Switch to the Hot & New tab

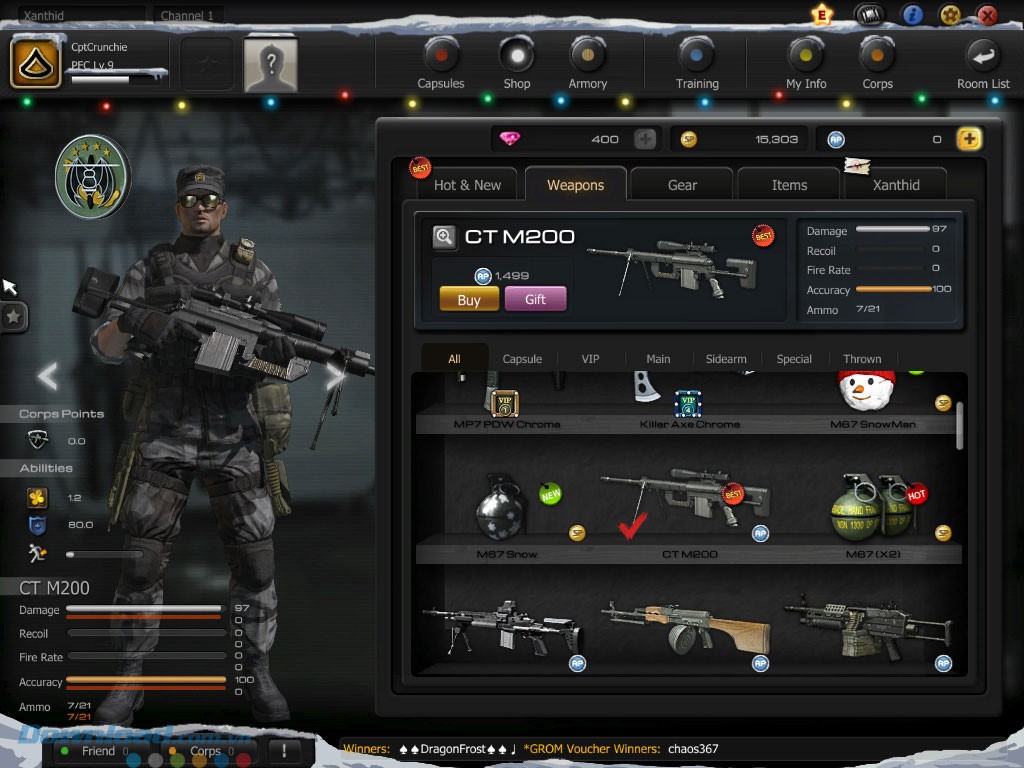467,185
